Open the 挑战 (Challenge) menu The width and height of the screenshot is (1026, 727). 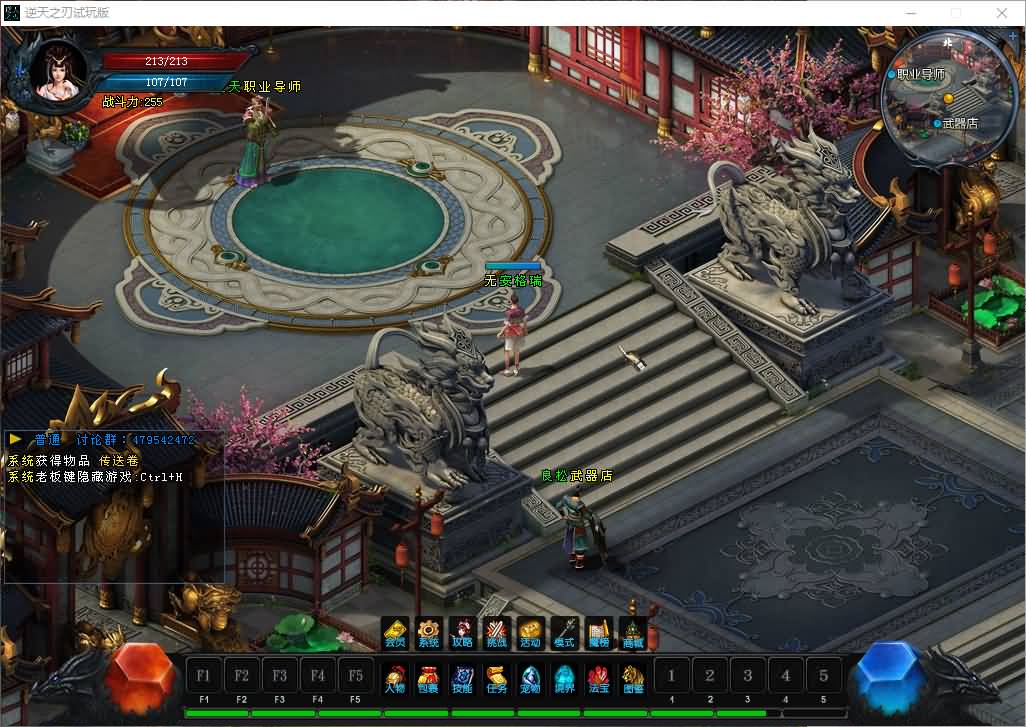pyautogui.click(x=496, y=634)
